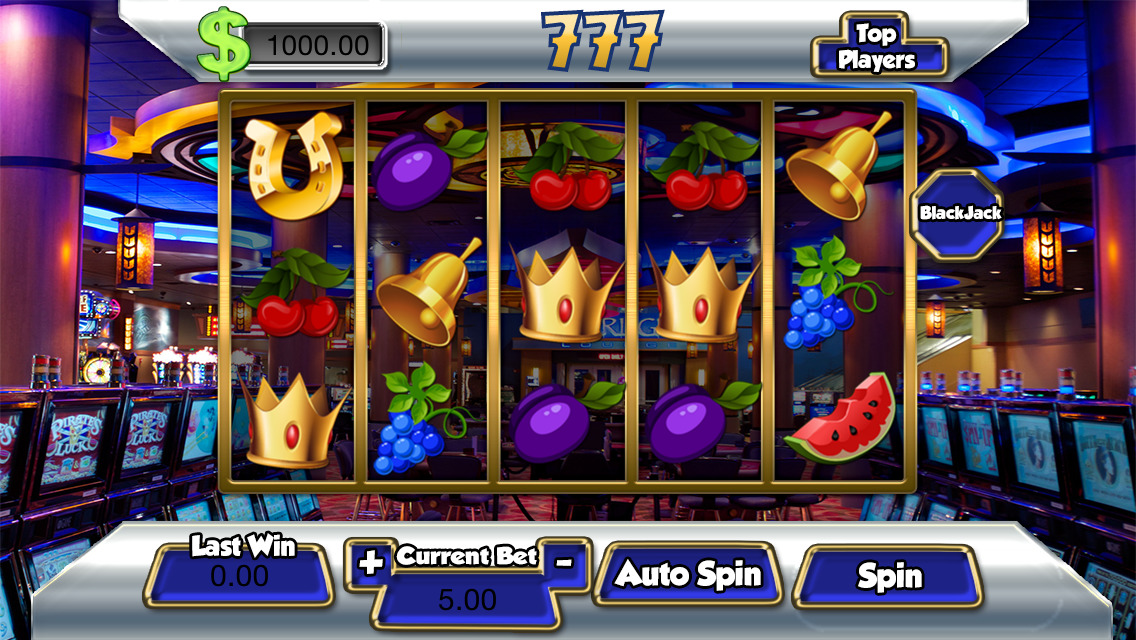This screenshot has height=640, width=1136.
Task: Start Auto Spin mode
Action: click(687, 575)
